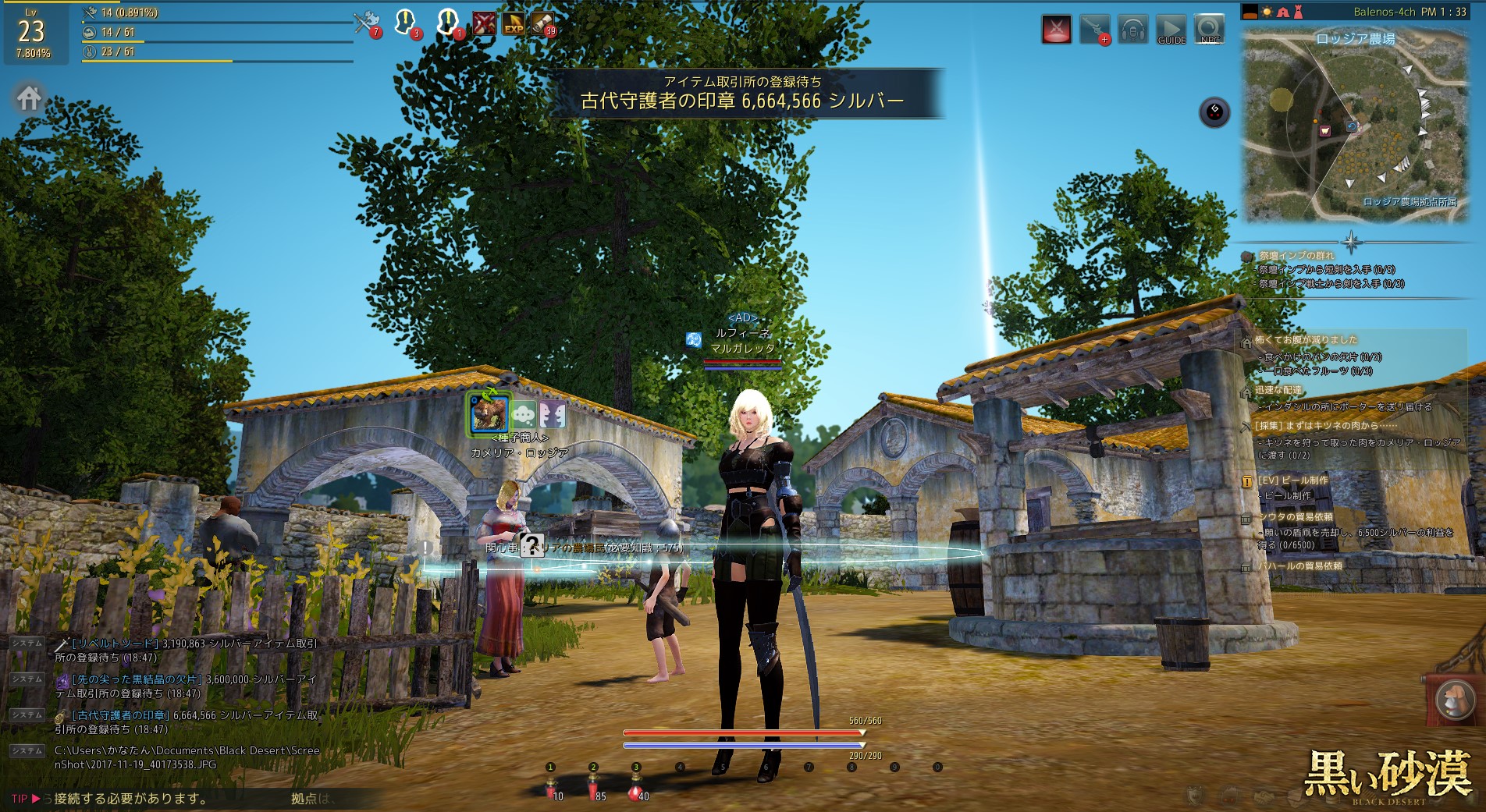The height and width of the screenshot is (812, 1486).
Task: Select the [EV] ビール制作 quest entry
Action: click(x=1292, y=480)
